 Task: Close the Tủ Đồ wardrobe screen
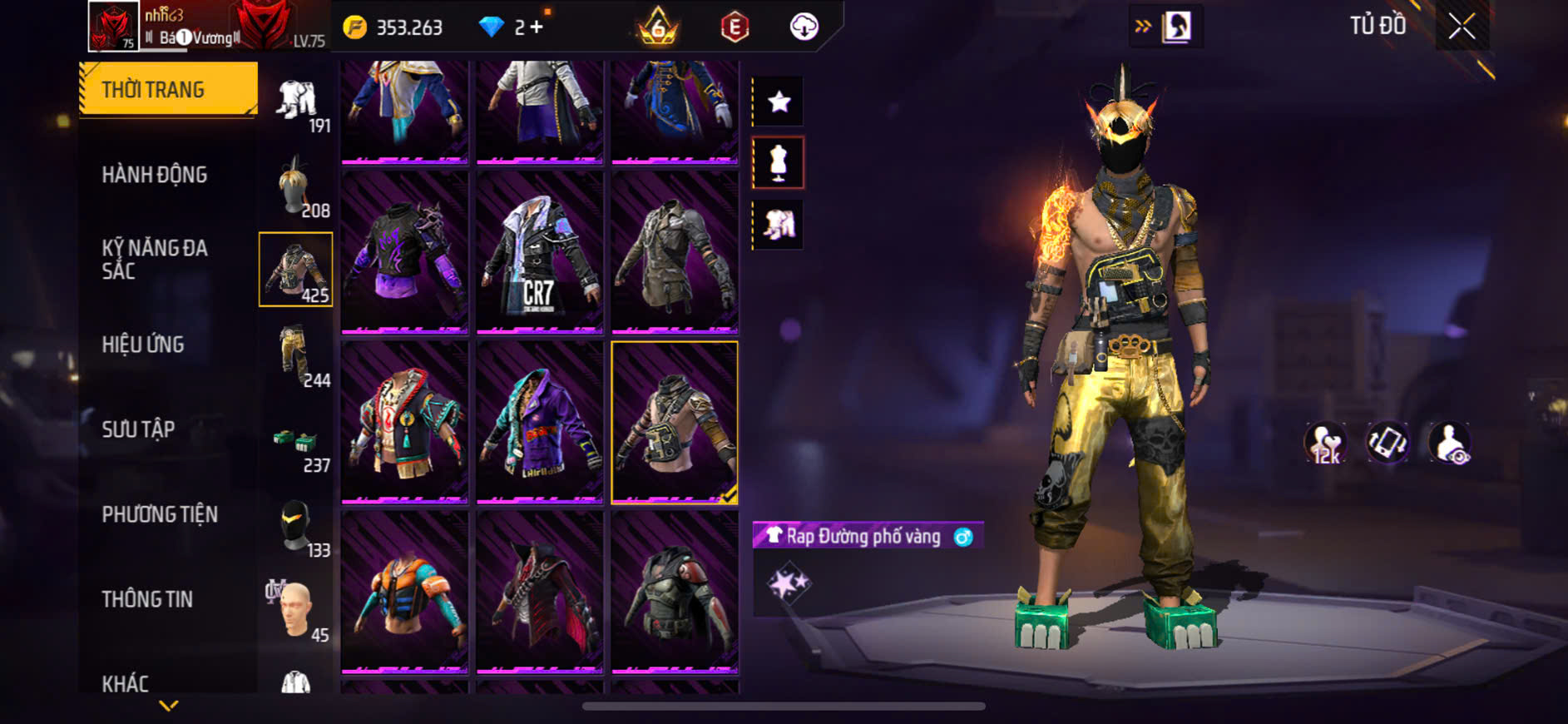[x=1462, y=27]
